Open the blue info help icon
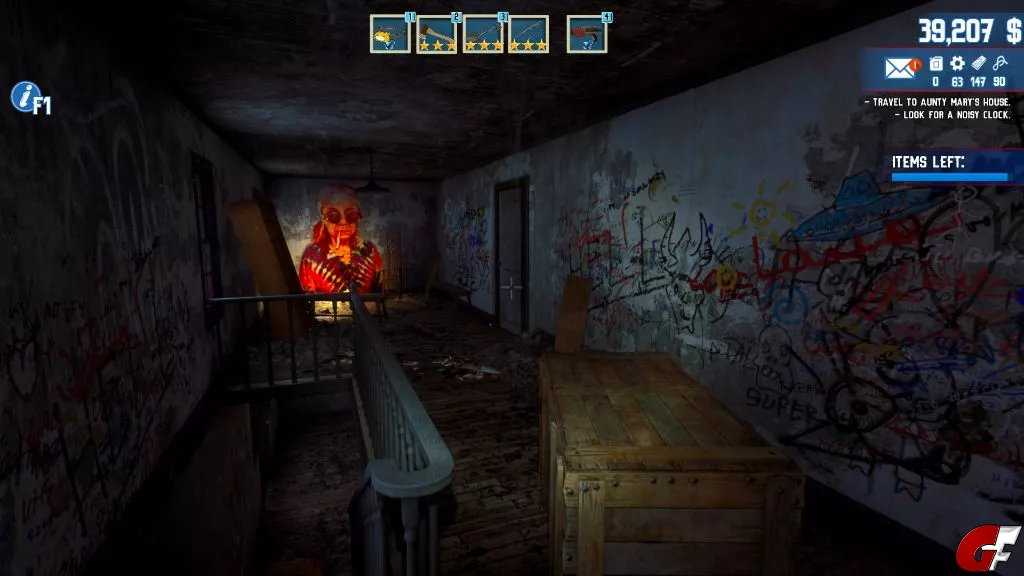This screenshot has height=576, width=1024. 24,97
